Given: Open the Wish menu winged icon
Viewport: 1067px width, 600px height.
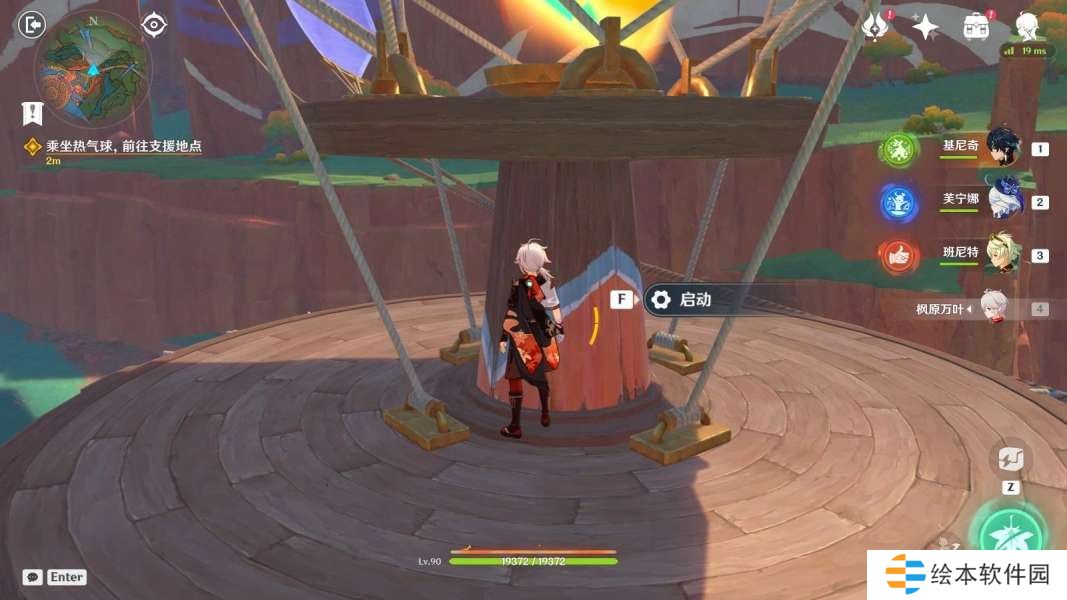Looking at the screenshot, I should pos(875,27).
